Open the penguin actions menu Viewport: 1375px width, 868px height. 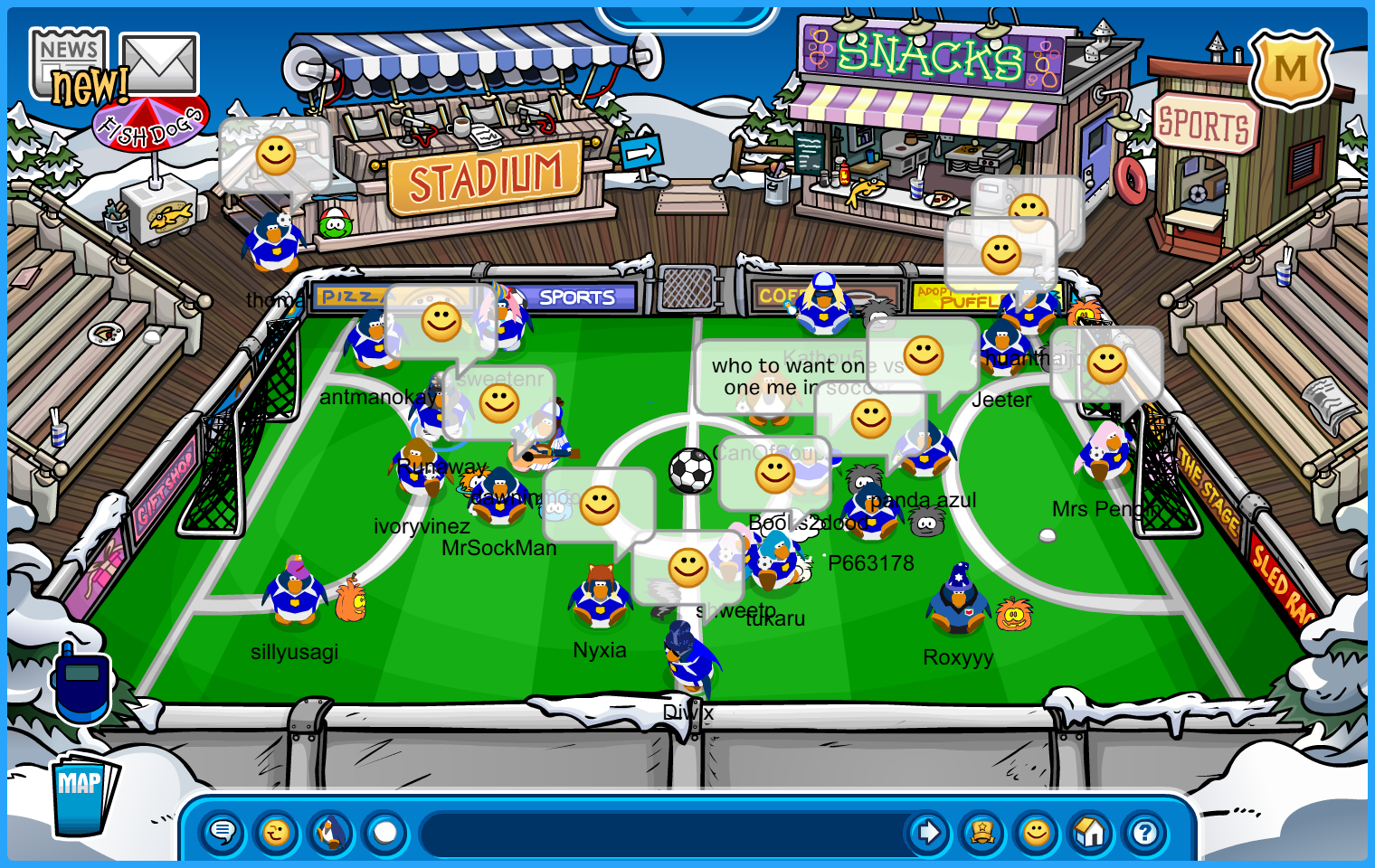pos(331,832)
